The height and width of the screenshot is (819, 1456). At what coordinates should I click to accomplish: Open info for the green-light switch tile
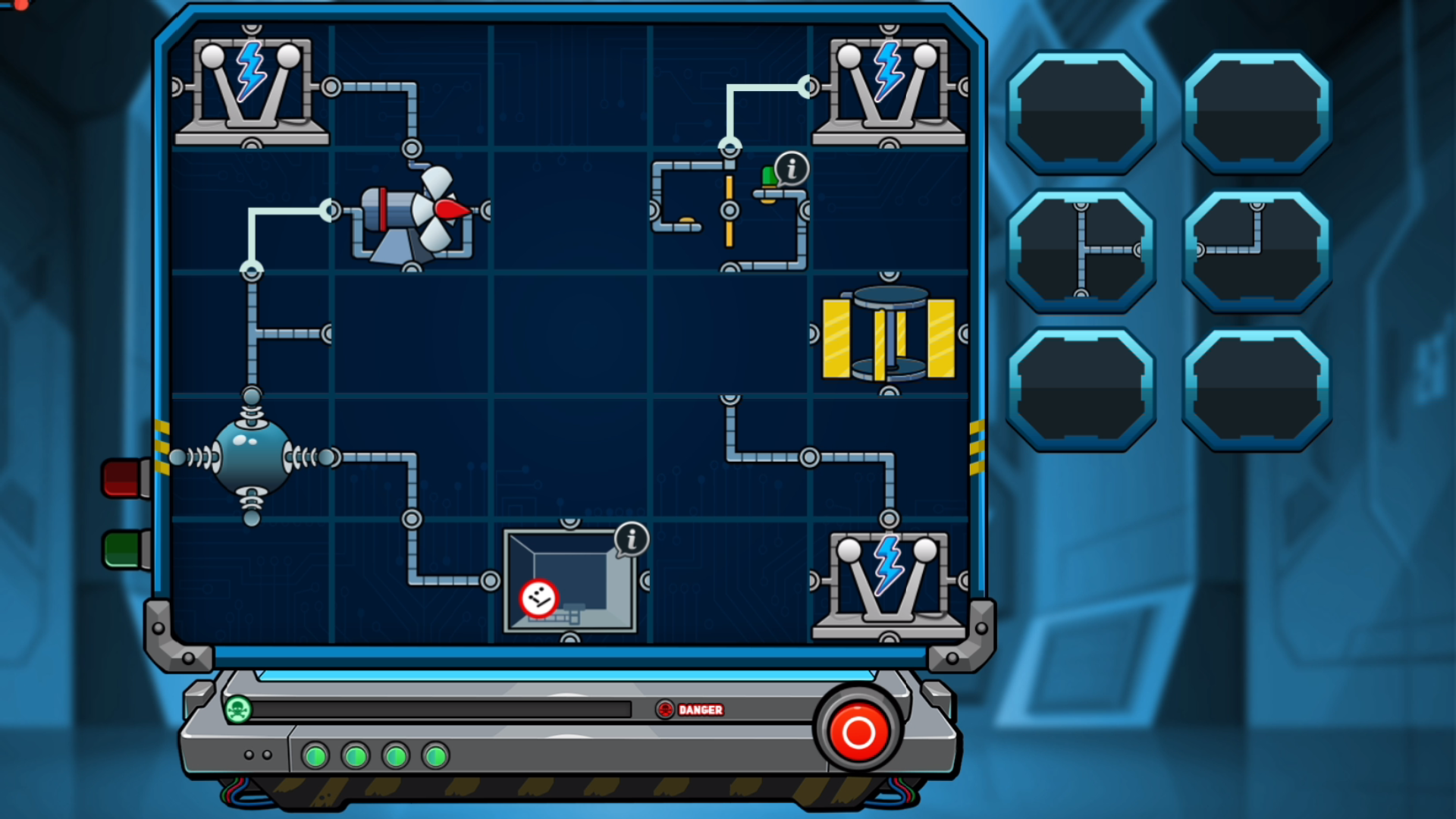tap(792, 169)
